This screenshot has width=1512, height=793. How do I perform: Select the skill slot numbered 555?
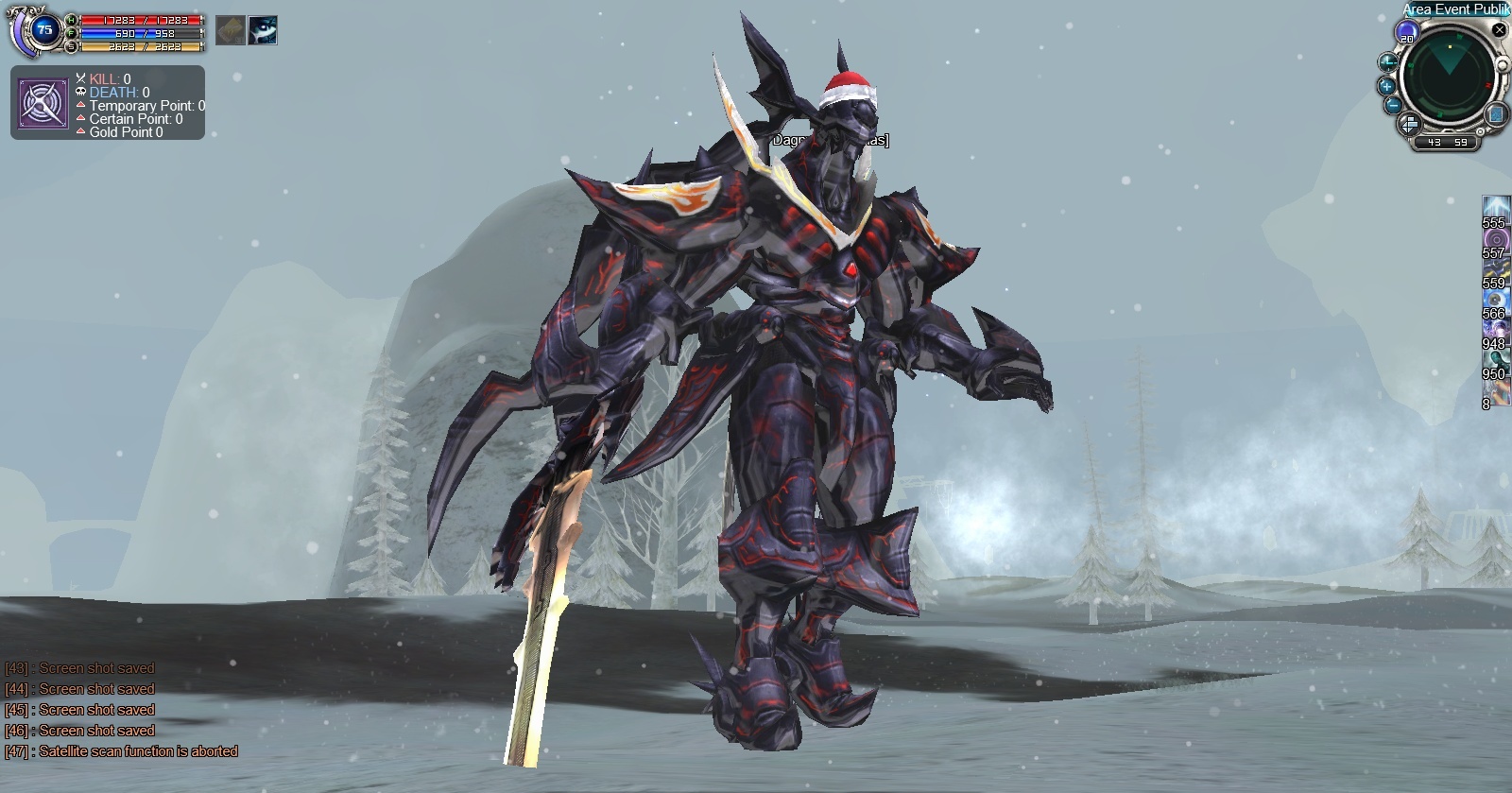(x=1496, y=210)
